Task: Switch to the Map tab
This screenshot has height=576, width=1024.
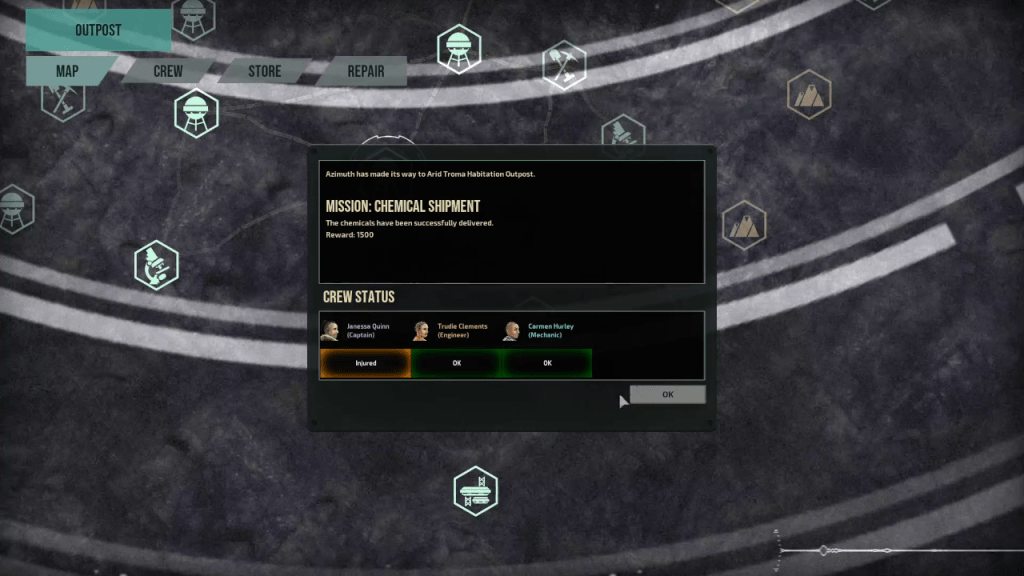Action: point(67,71)
